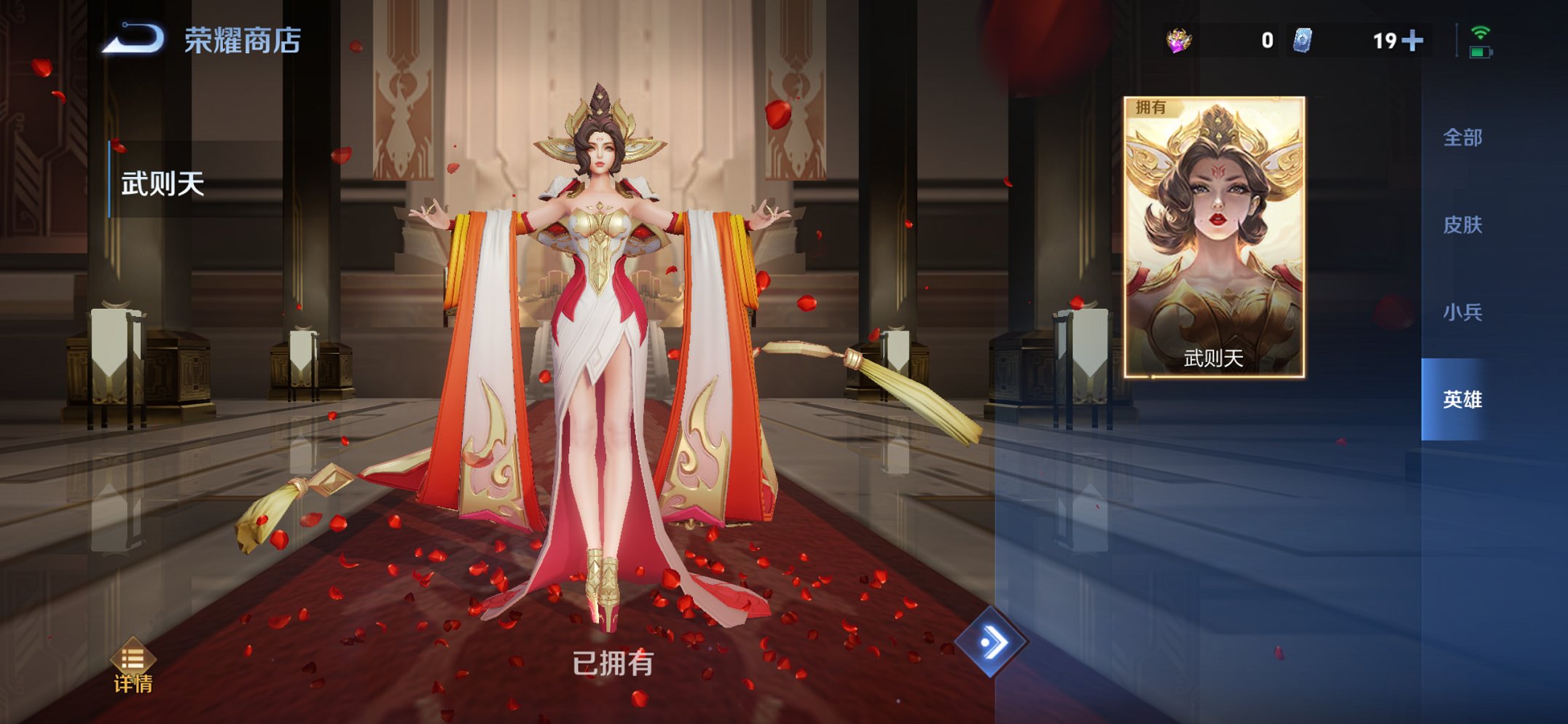Tap the 拥有 badge on the hero card
This screenshot has width=1568, height=724.
pos(1150,108)
